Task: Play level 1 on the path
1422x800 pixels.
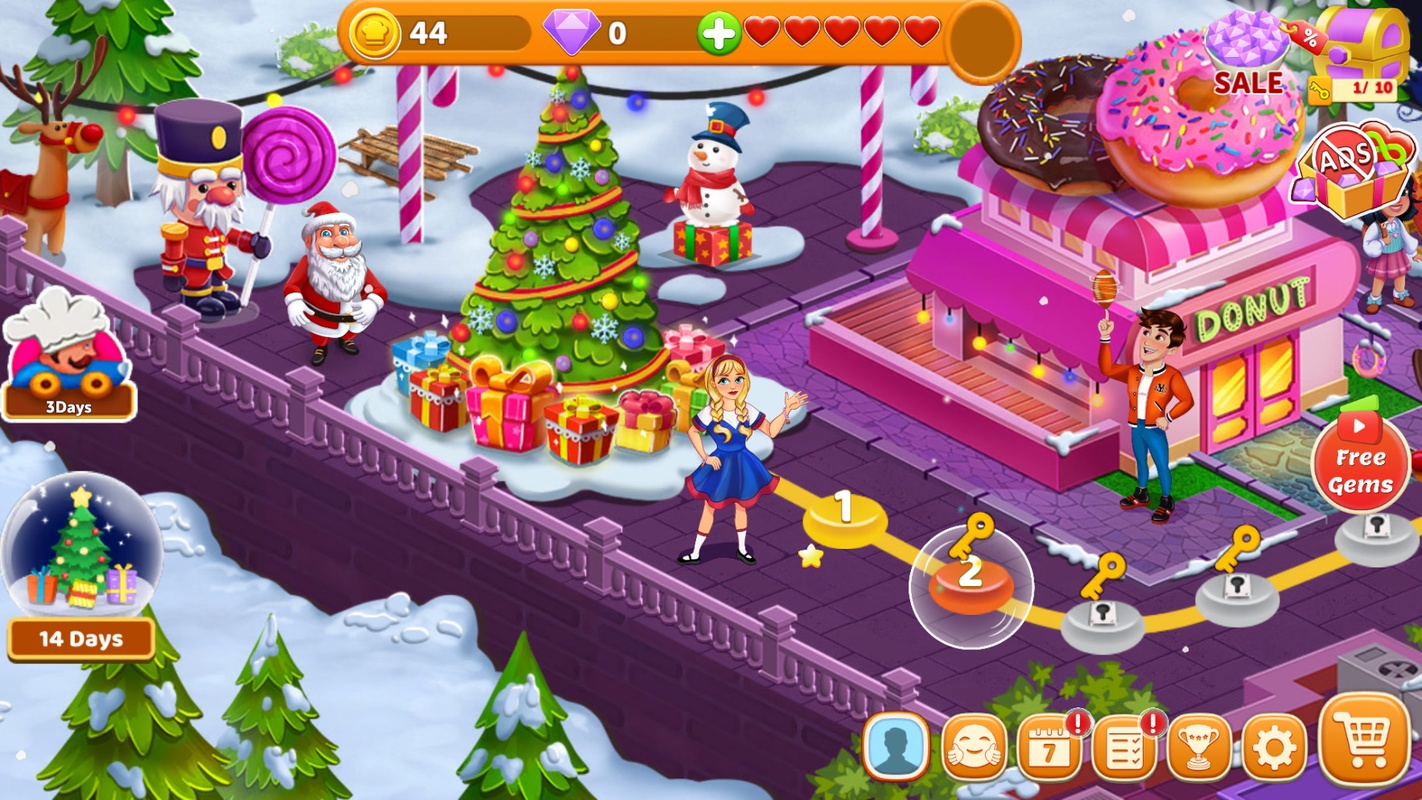Action: (845, 514)
